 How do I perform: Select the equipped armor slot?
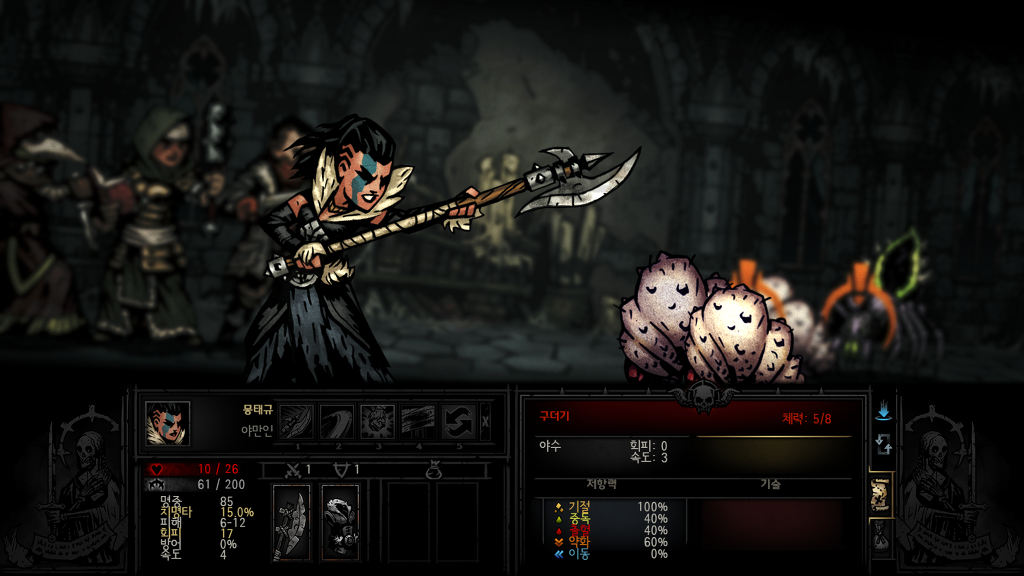pos(340,522)
